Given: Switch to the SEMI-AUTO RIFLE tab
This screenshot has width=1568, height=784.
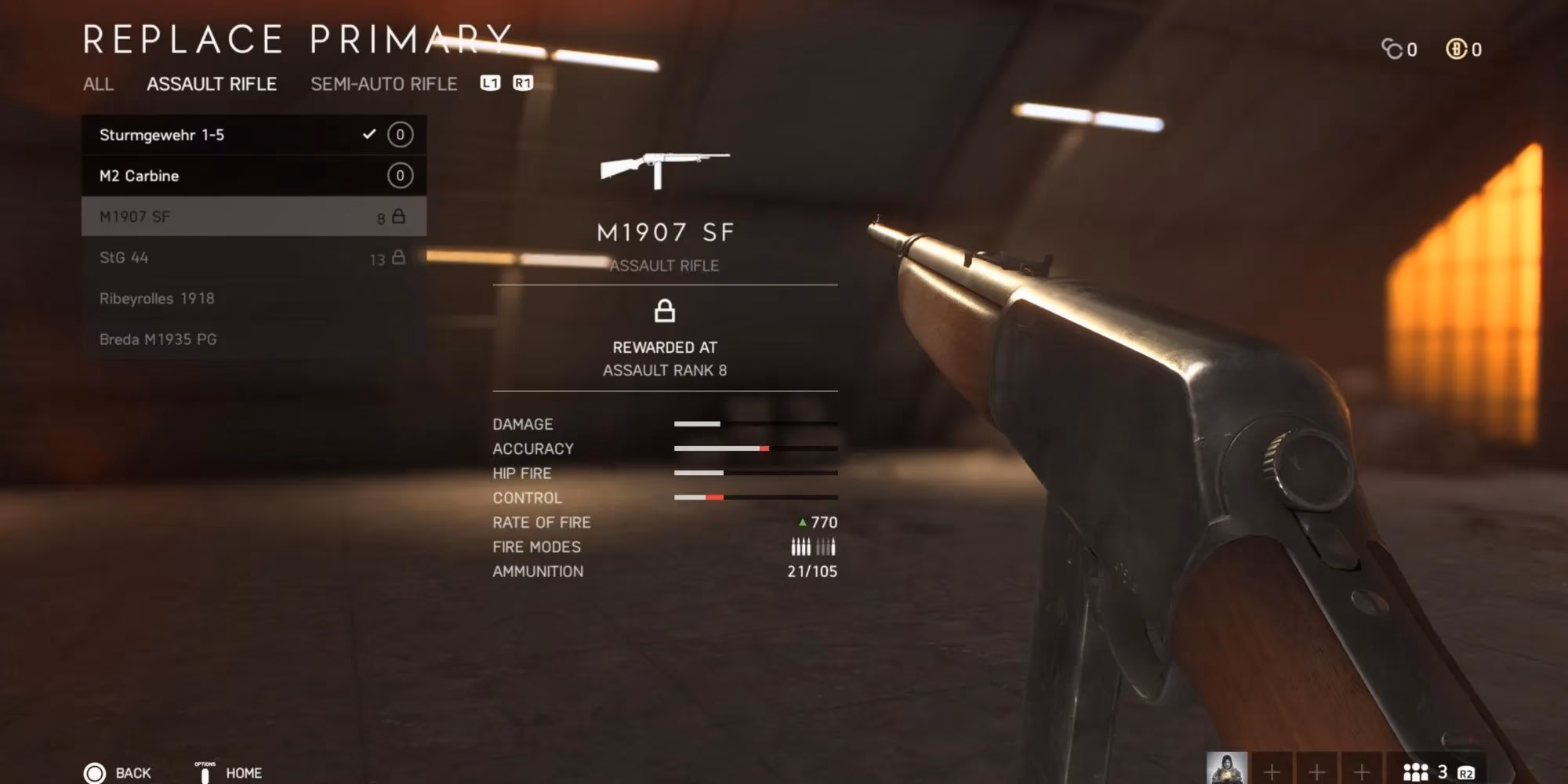Looking at the screenshot, I should coord(383,85).
